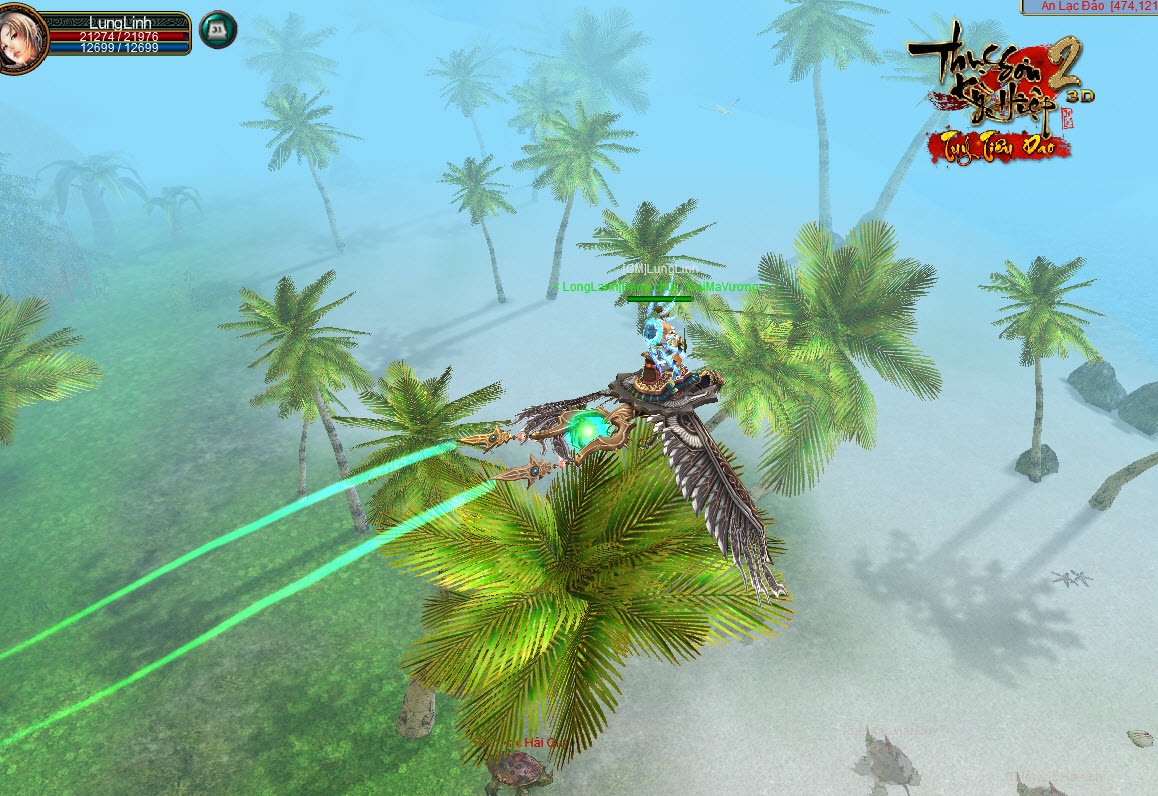Viewport: 1158px width, 796px height.
Task: Open the round teal scroll icon
Action: 218,30
